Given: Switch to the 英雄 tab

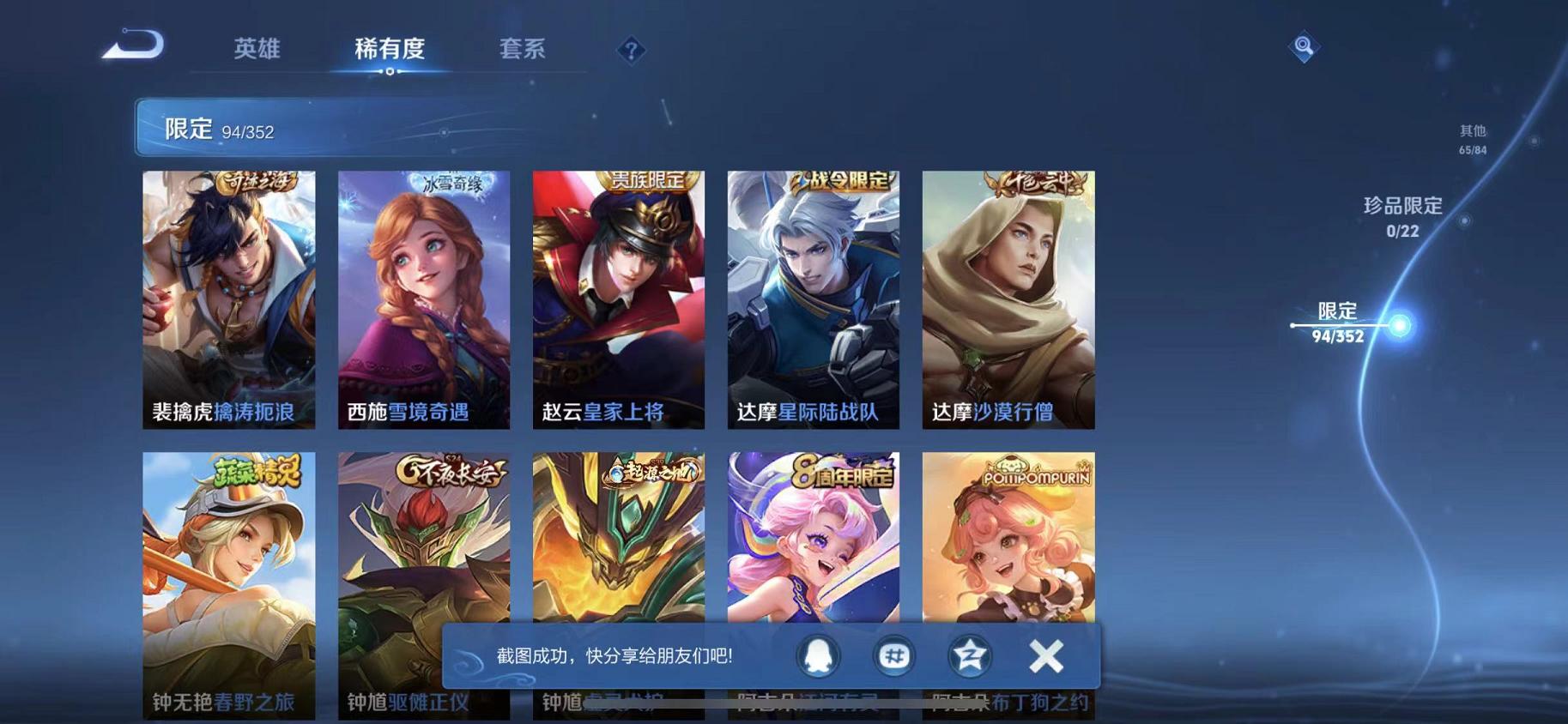Looking at the screenshot, I should click(256, 49).
